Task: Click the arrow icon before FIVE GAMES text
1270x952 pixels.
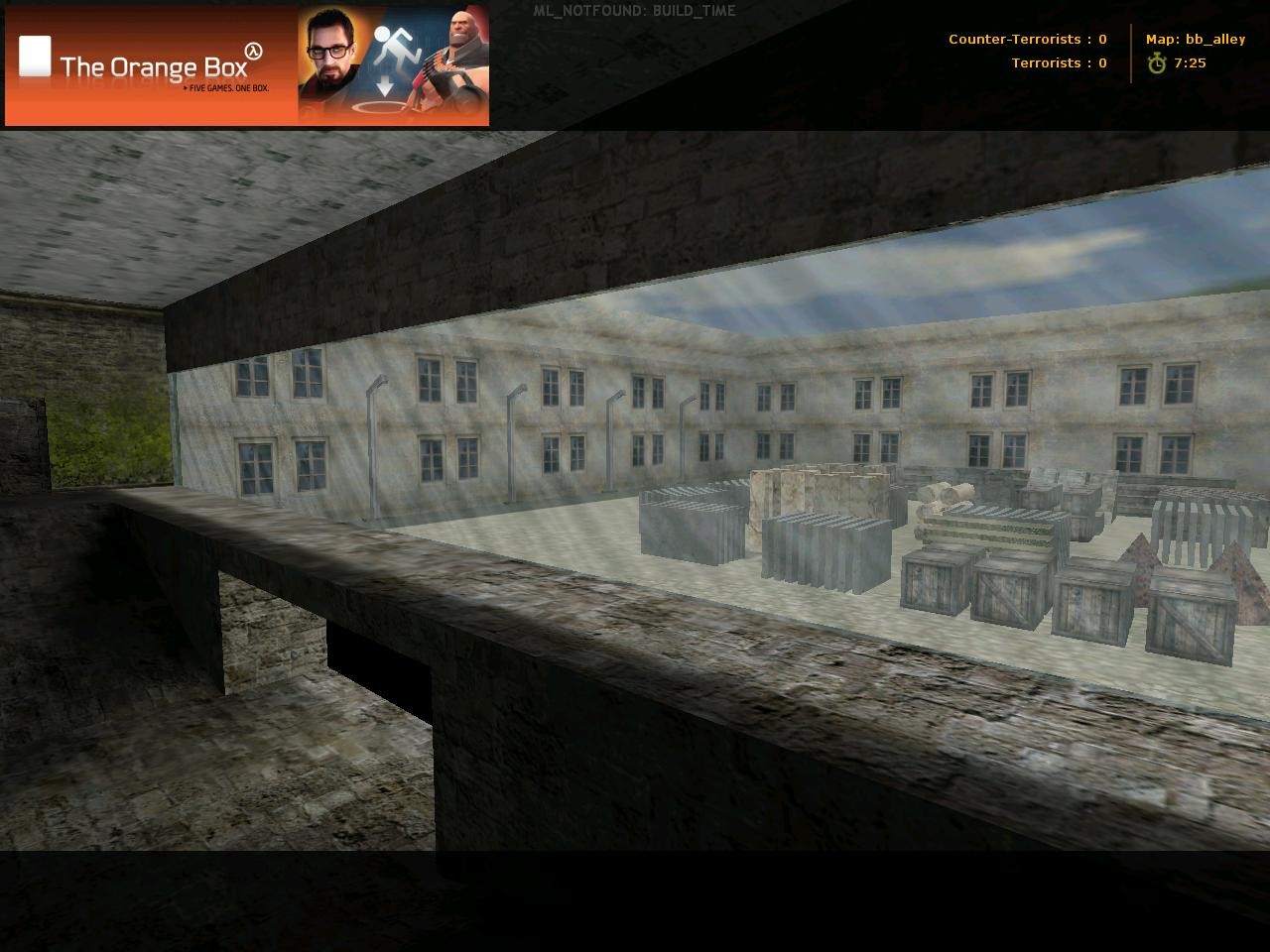Action: tap(185, 88)
